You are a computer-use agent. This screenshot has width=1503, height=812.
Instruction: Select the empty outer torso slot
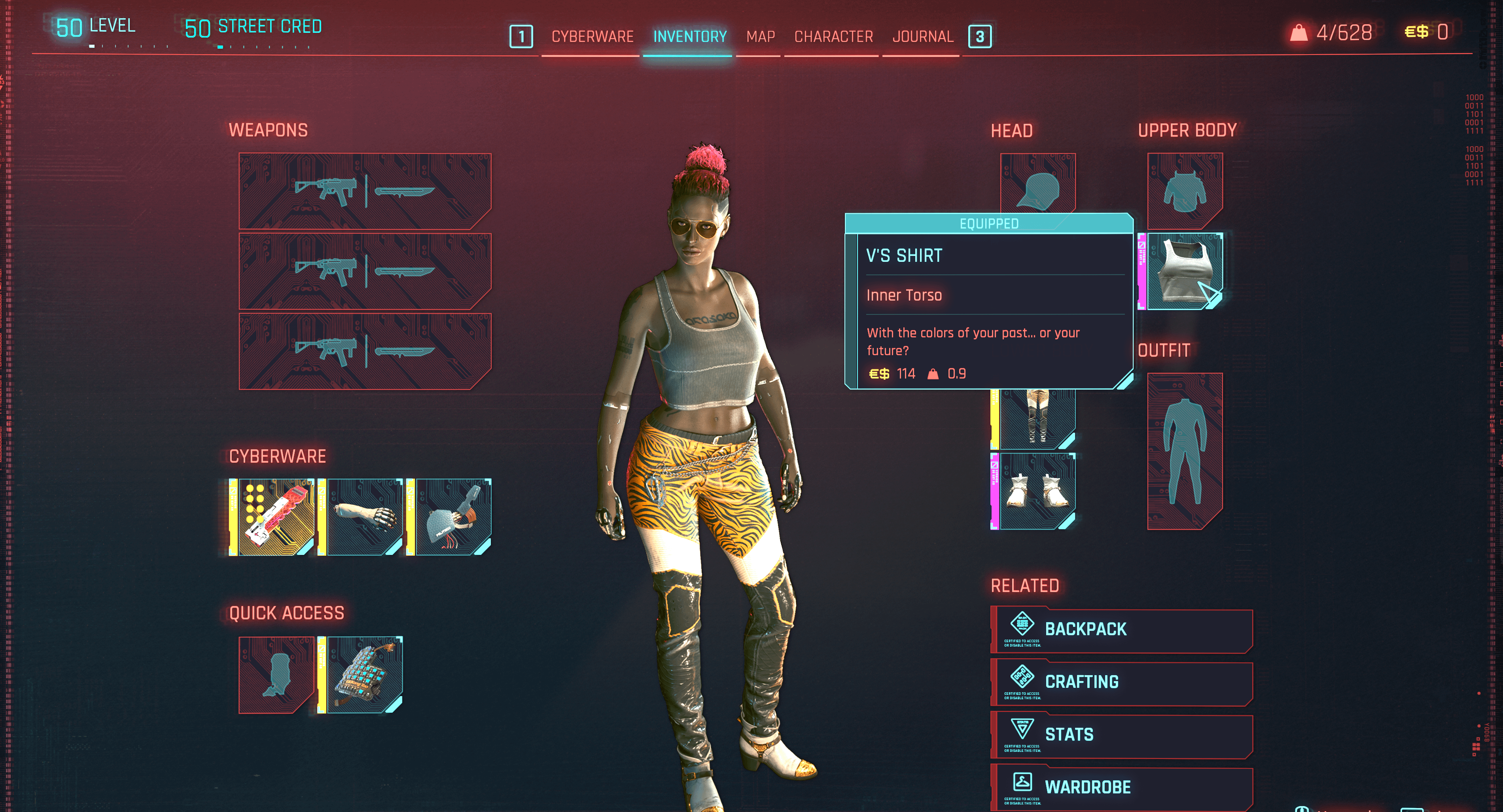tap(1185, 191)
